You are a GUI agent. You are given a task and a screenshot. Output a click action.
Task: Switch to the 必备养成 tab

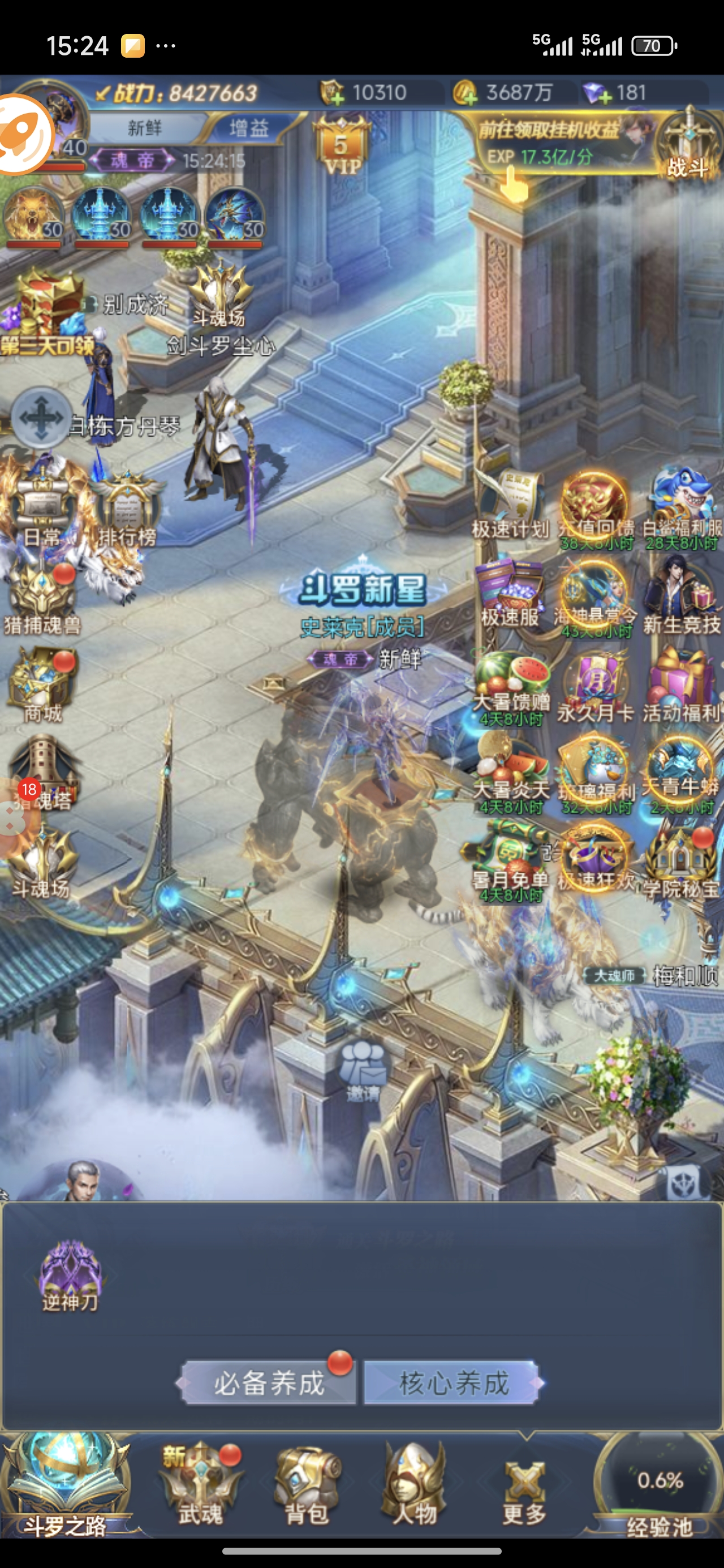(x=269, y=1383)
